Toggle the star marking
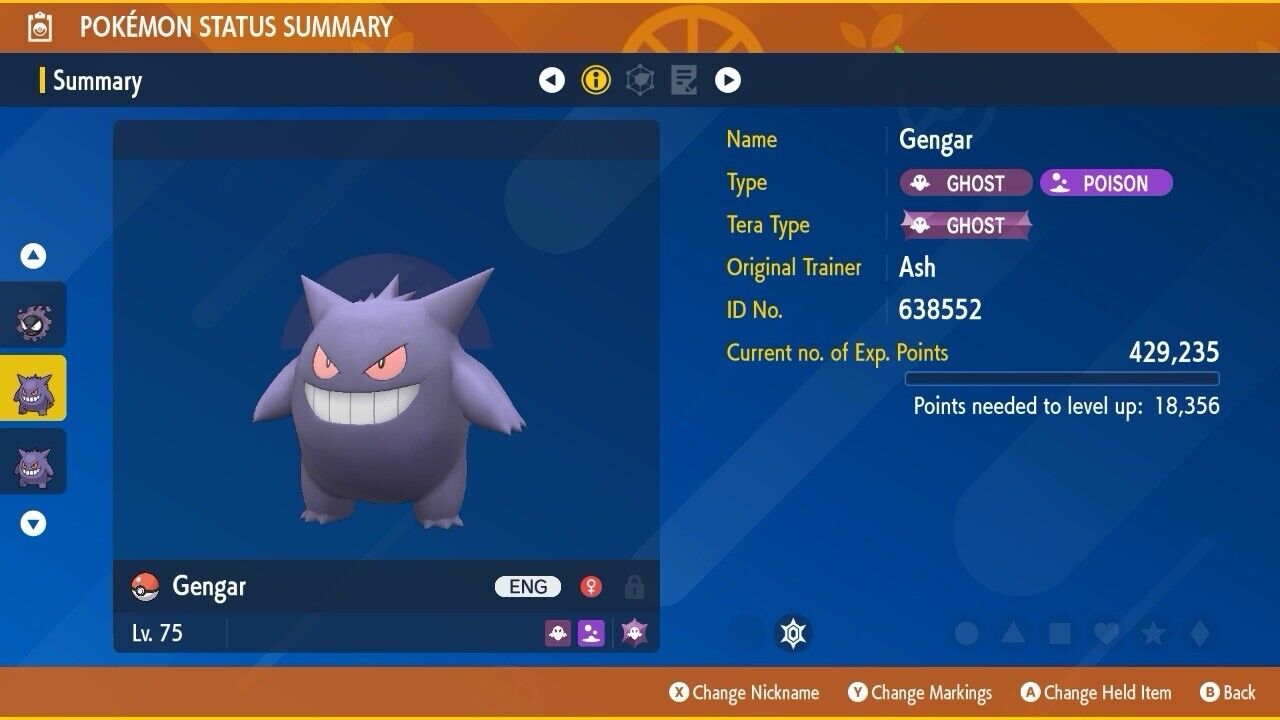The image size is (1280, 720). tap(1153, 633)
